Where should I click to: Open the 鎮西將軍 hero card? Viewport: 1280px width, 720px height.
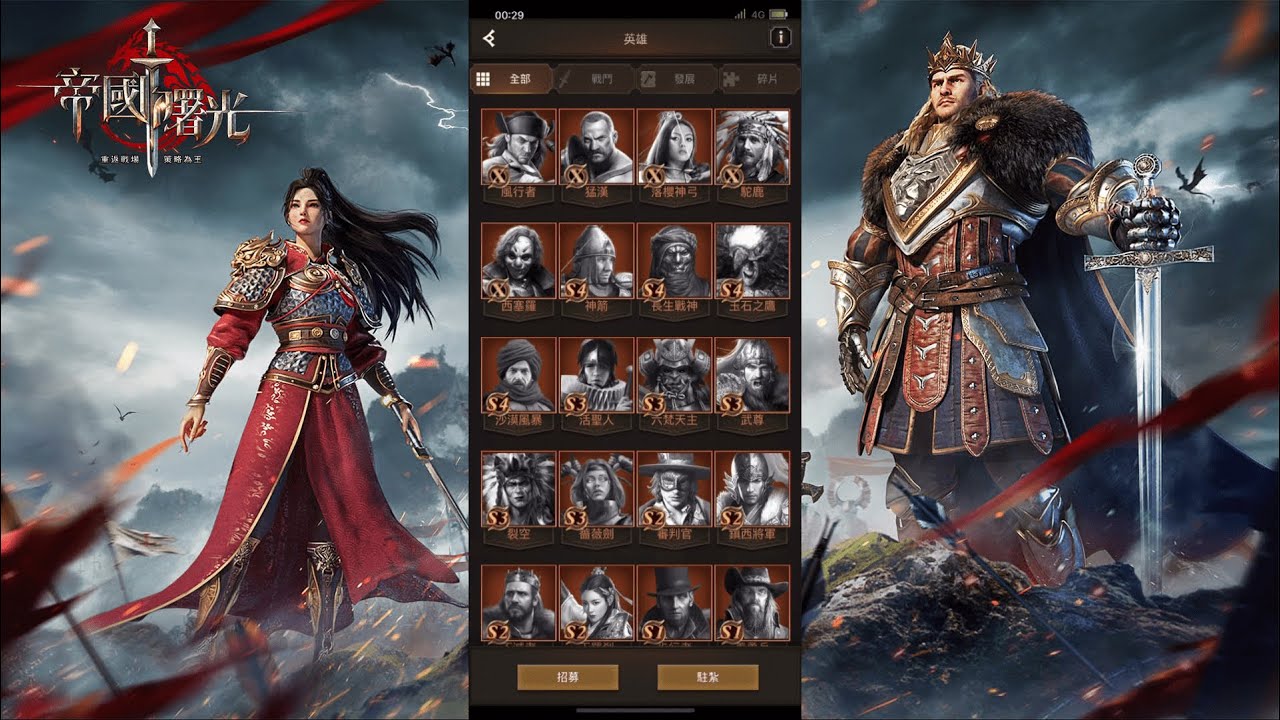[752, 489]
